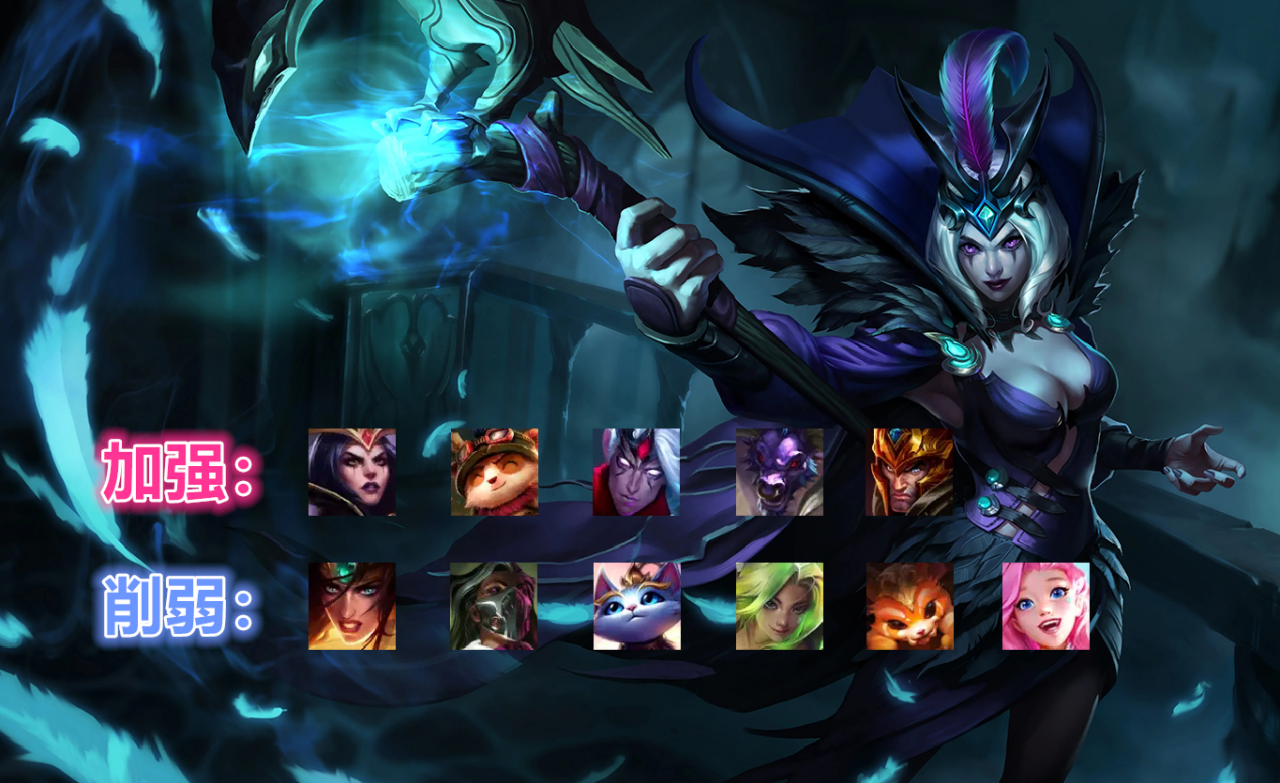The height and width of the screenshot is (783, 1280).
Task: Choose the pink-haired Seraphine portrait
Action: pos(1046,606)
